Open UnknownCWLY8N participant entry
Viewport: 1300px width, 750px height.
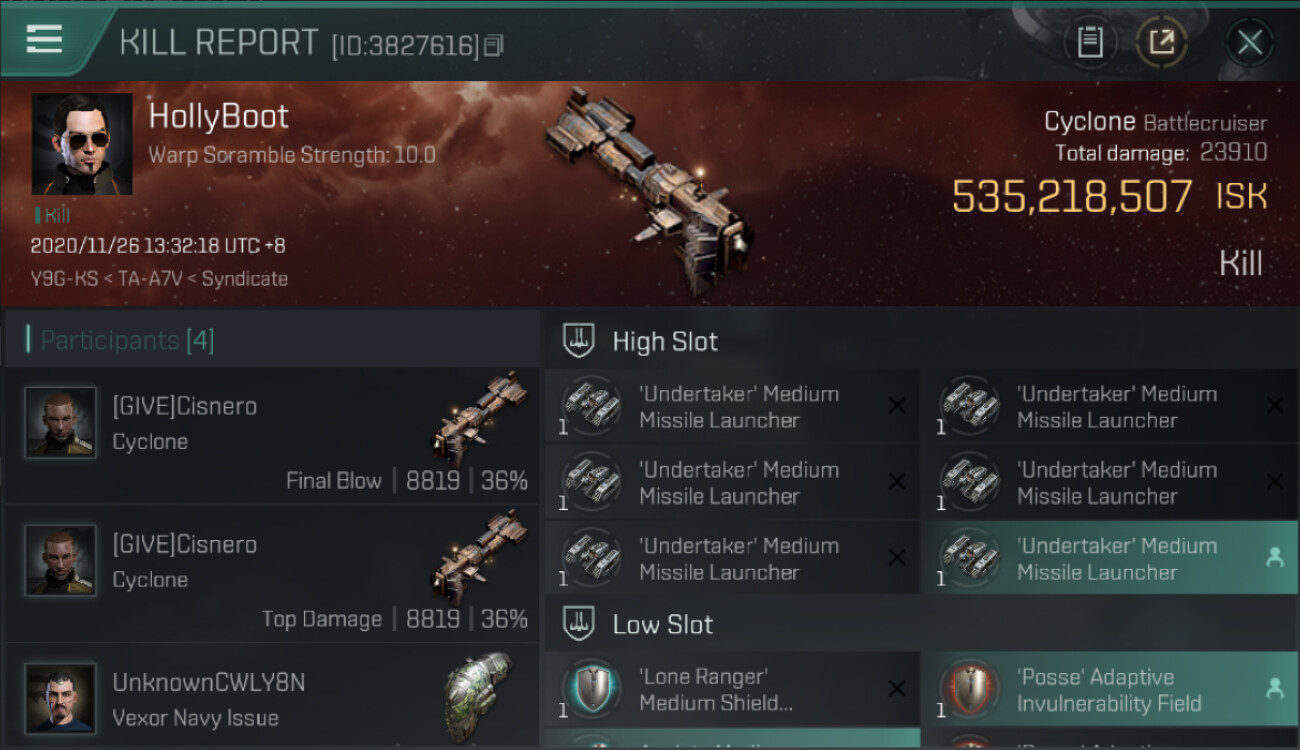[272, 698]
